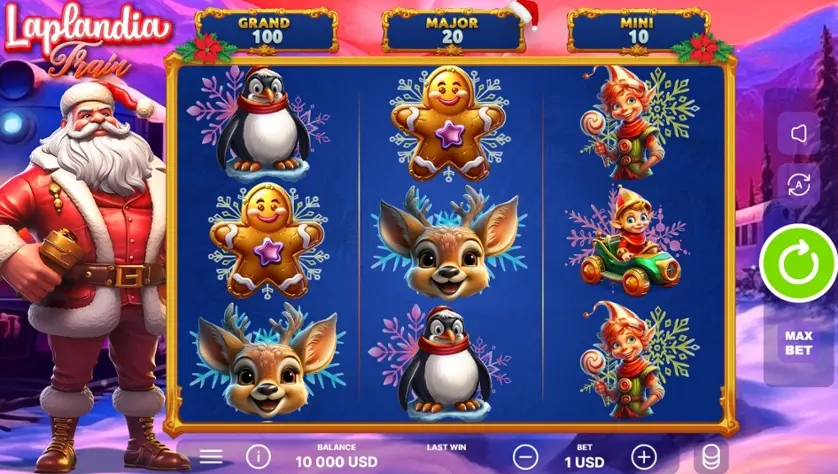The height and width of the screenshot is (474, 838).
Task: Open the coin stack bet options
Action: 711,457
